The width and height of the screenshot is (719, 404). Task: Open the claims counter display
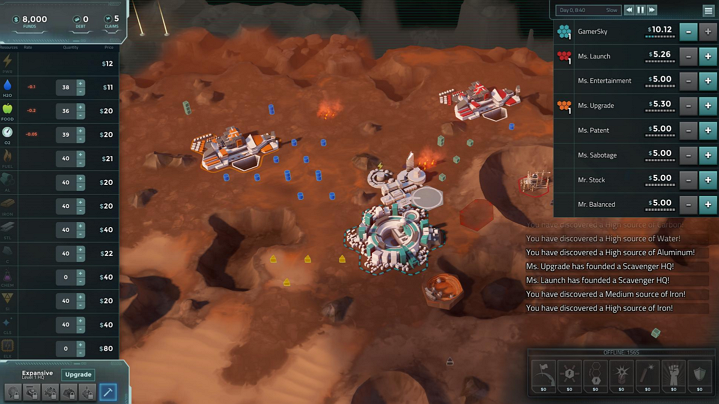pos(112,19)
